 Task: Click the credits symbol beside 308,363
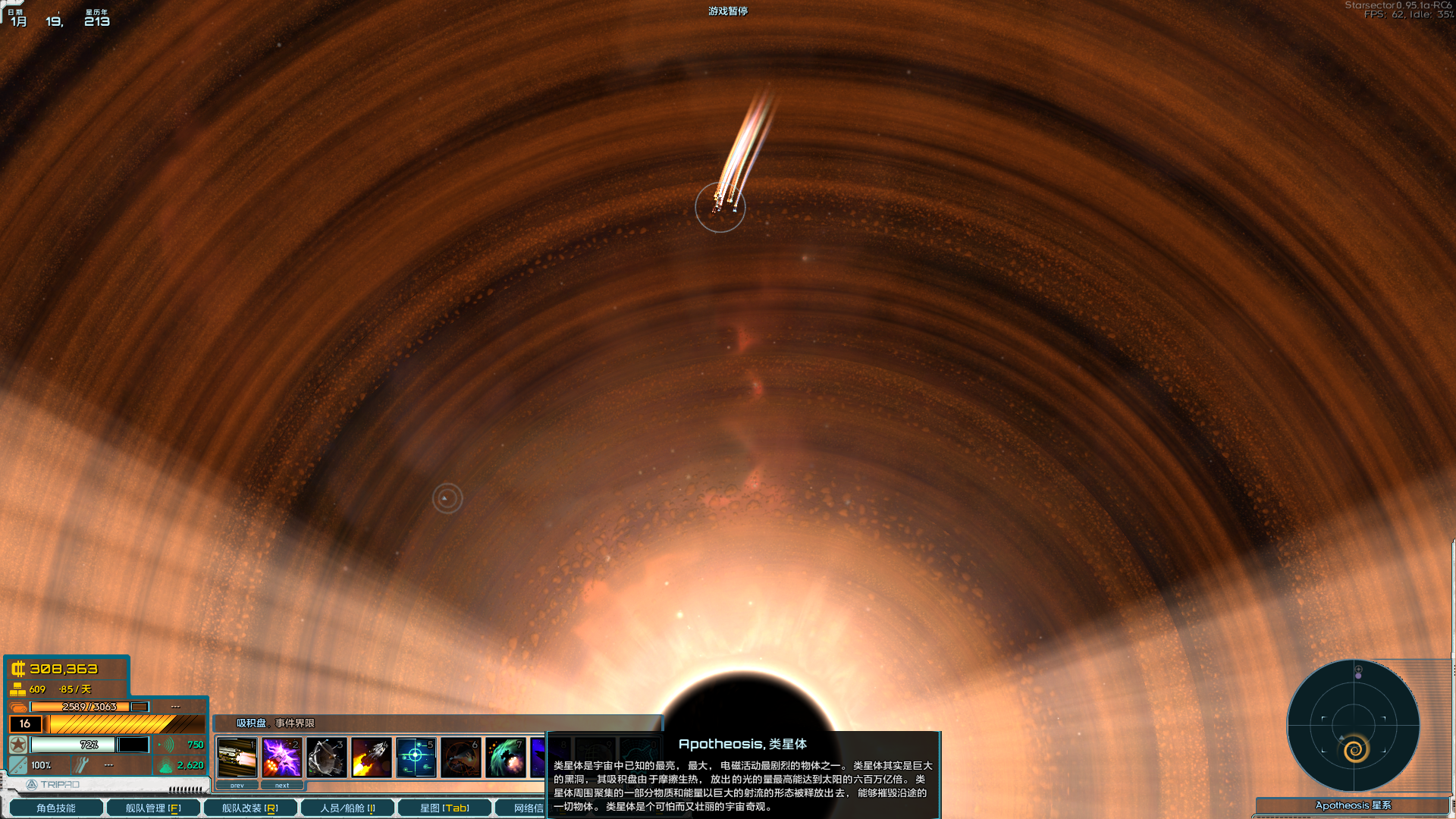pos(18,669)
